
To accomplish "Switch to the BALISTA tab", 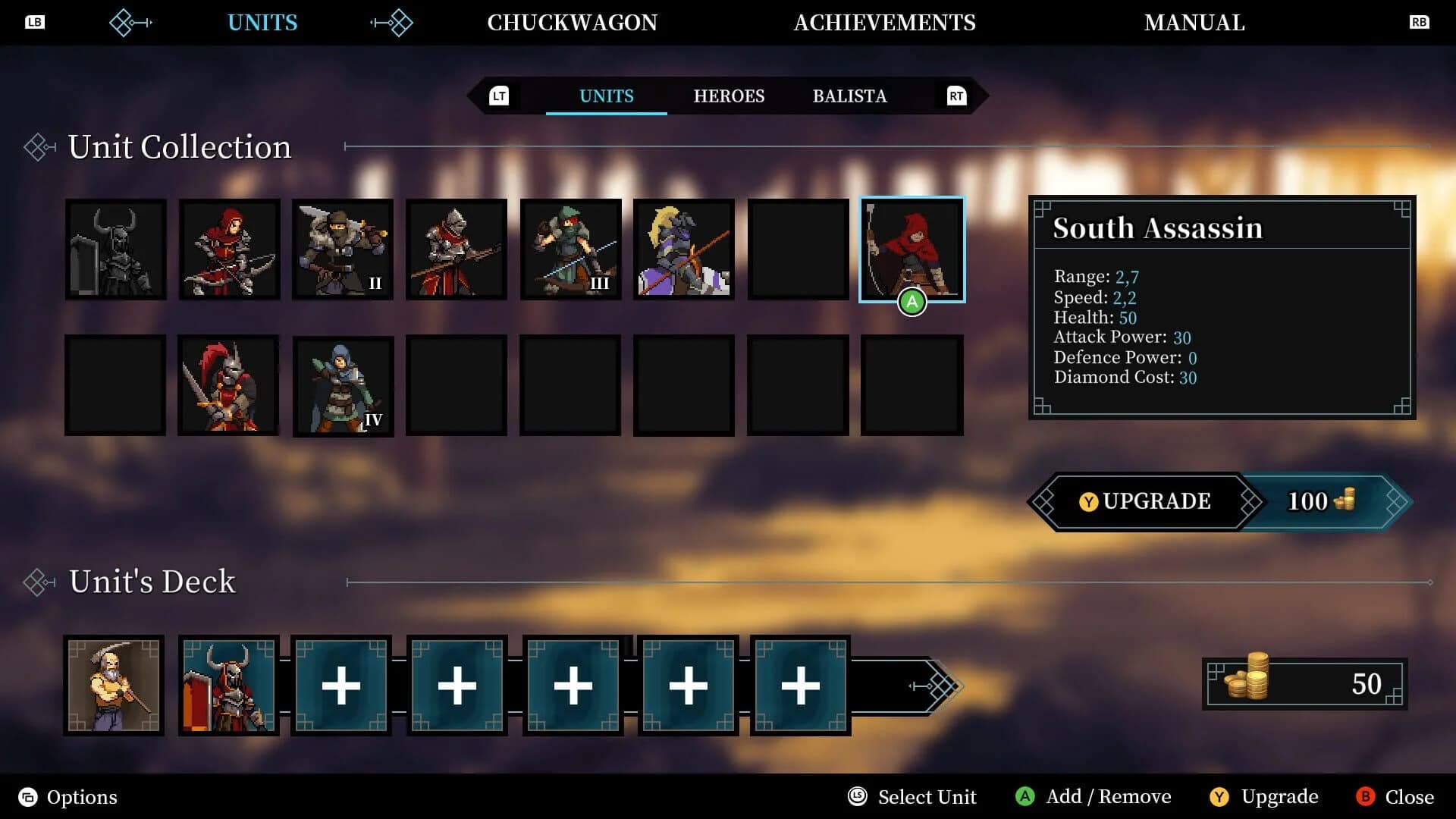I will click(849, 96).
